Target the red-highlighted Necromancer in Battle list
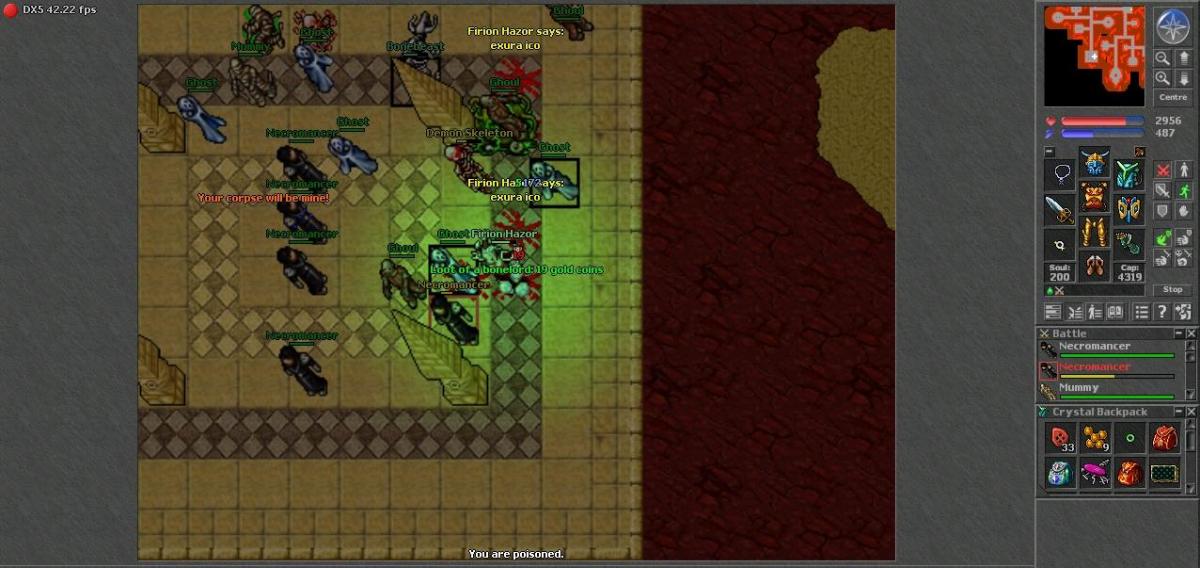Image resolution: width=1200 pixels, height=568 pixels. [x=1095, y=367]
